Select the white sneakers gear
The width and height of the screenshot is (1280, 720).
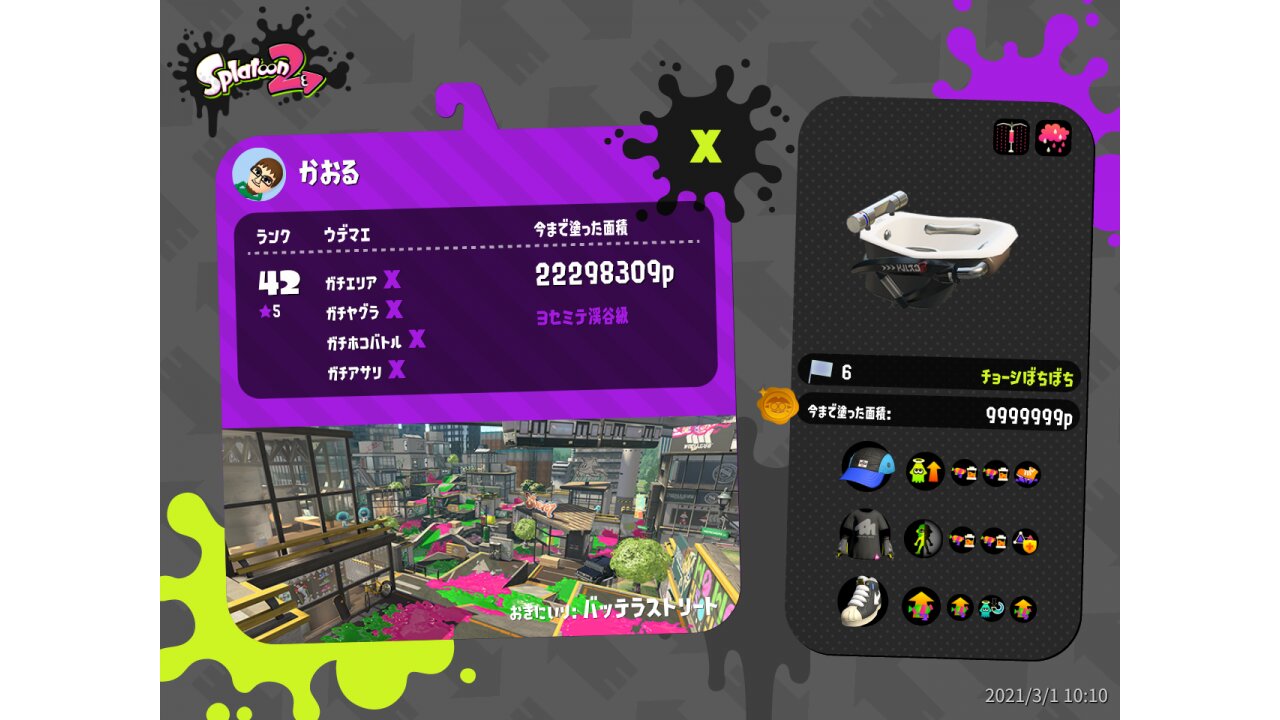[863, 601]
